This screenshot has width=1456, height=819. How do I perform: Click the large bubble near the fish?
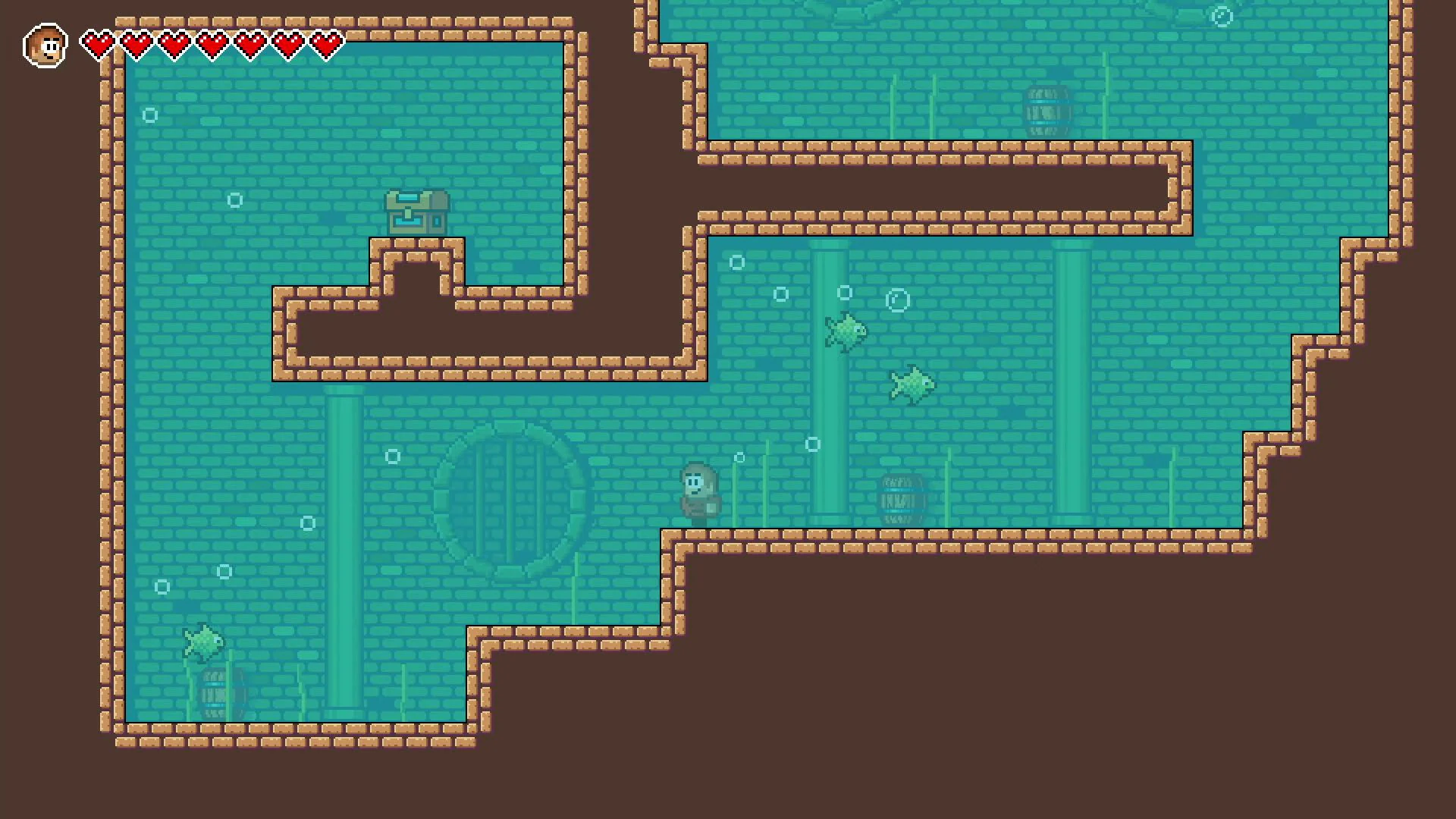click(x=898, y=300)
